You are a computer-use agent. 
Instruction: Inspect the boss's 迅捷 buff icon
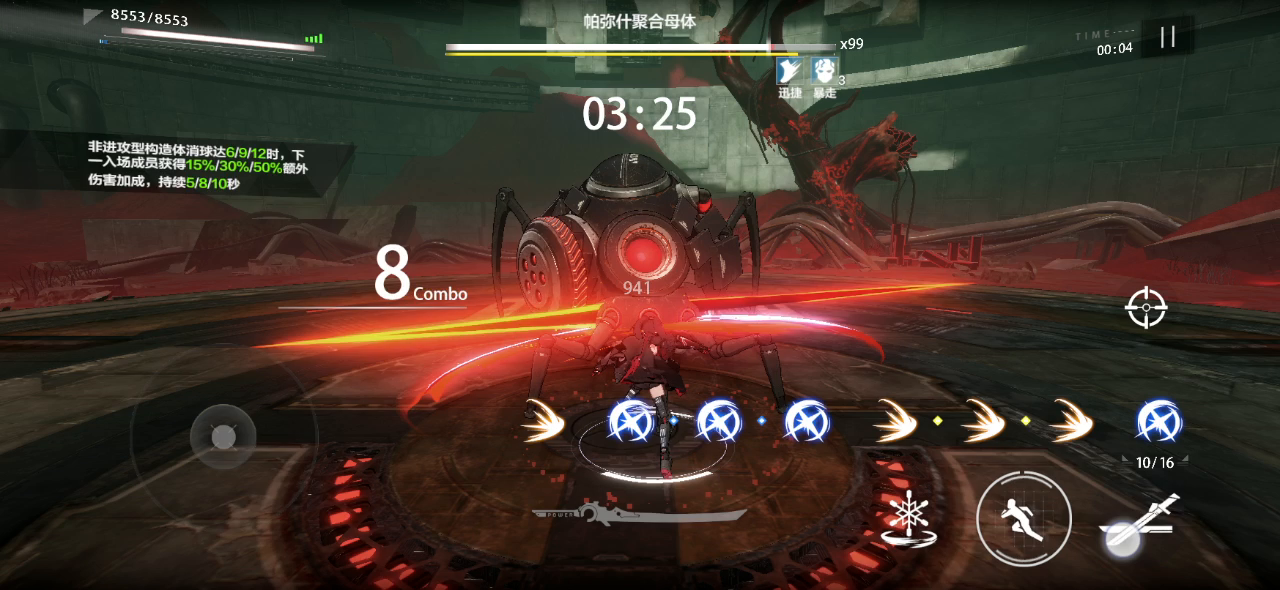tap(790, 70)
